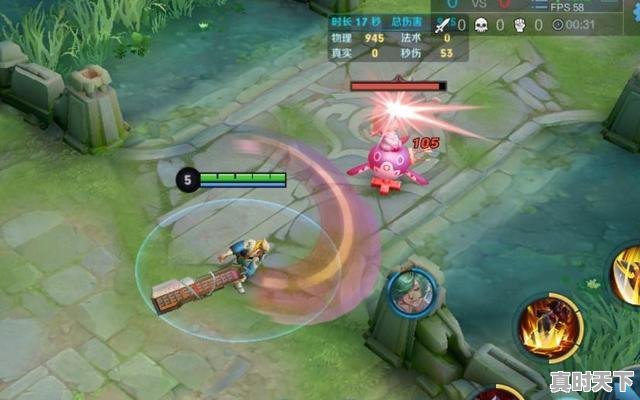
Task: Use the golden slash skill at screen edge
Action: tap(630, 275)
